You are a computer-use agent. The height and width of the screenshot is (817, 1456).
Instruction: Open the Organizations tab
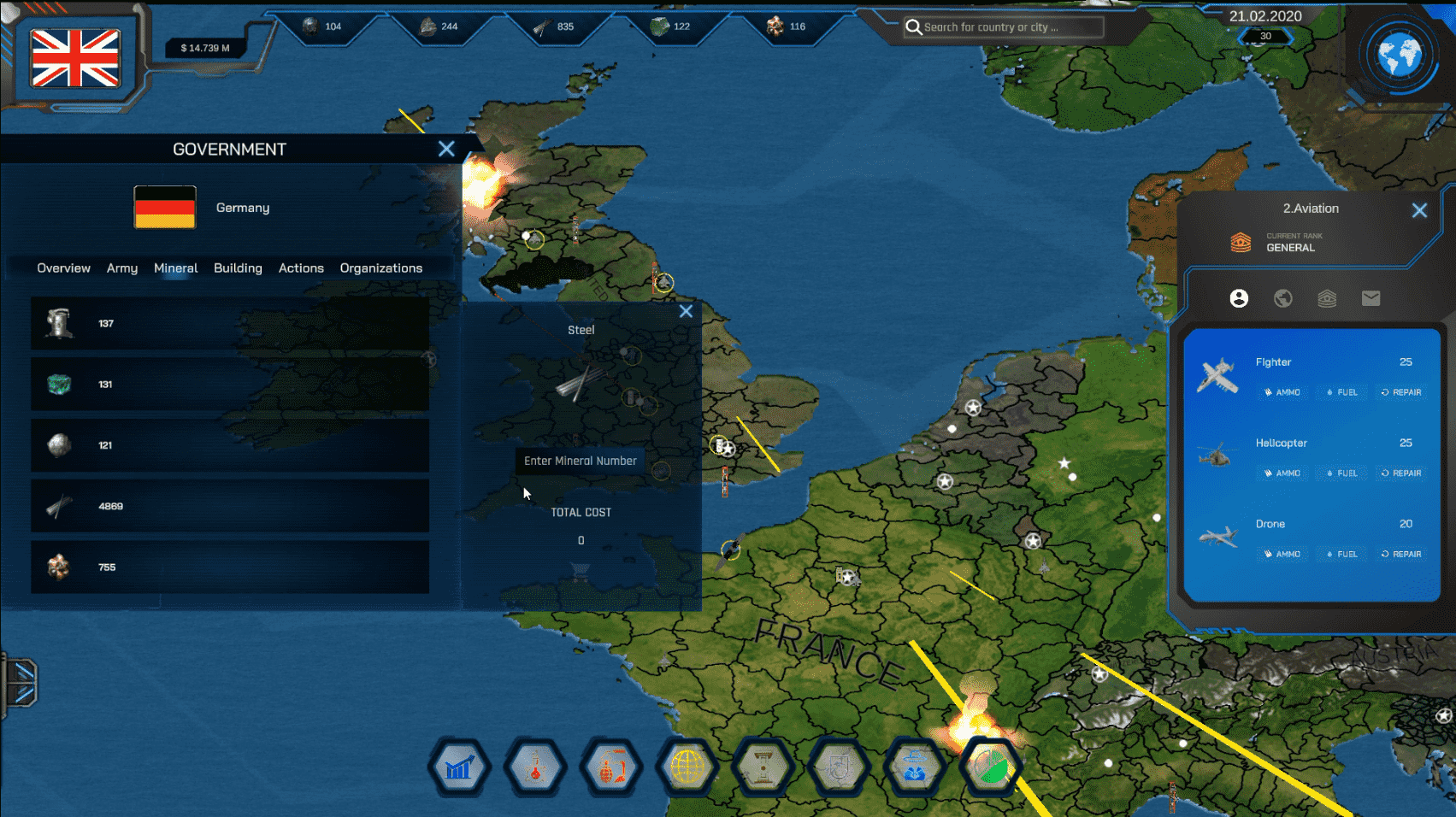381,268
